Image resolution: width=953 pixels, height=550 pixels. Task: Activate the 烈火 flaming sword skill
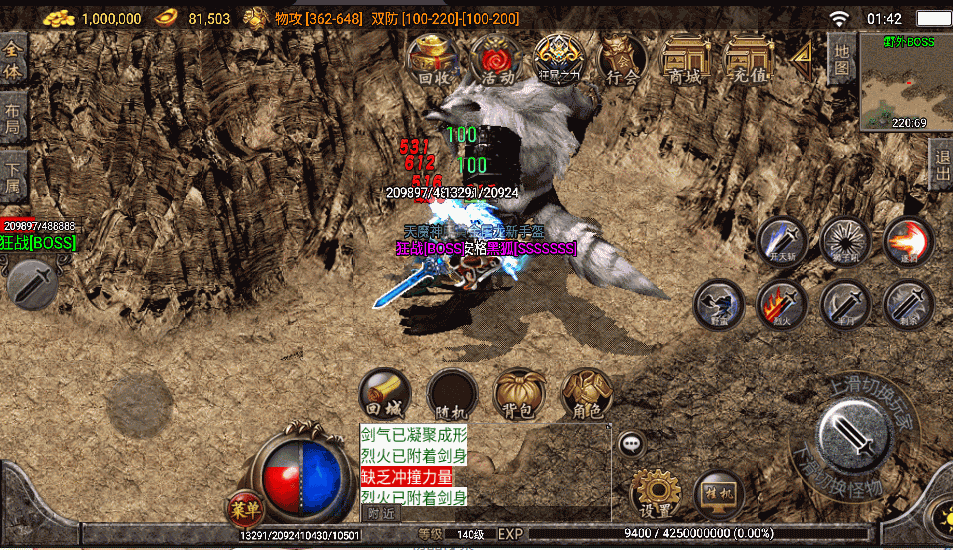(782, 304)
